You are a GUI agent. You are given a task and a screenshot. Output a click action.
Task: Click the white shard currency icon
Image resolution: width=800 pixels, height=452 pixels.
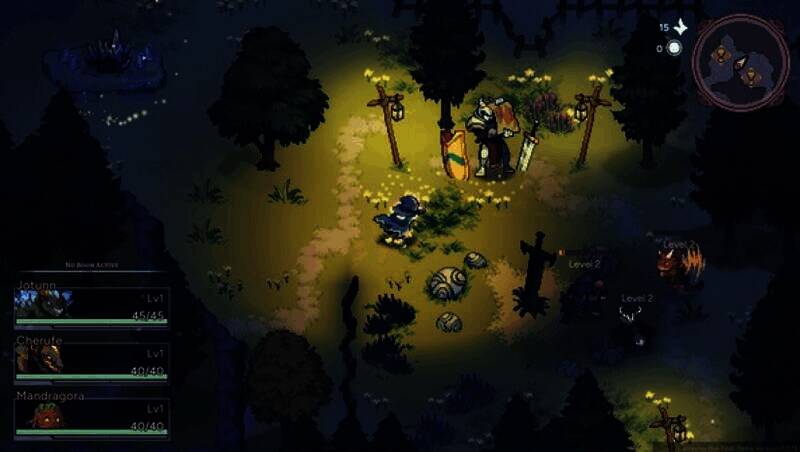(x=680, y=27)
